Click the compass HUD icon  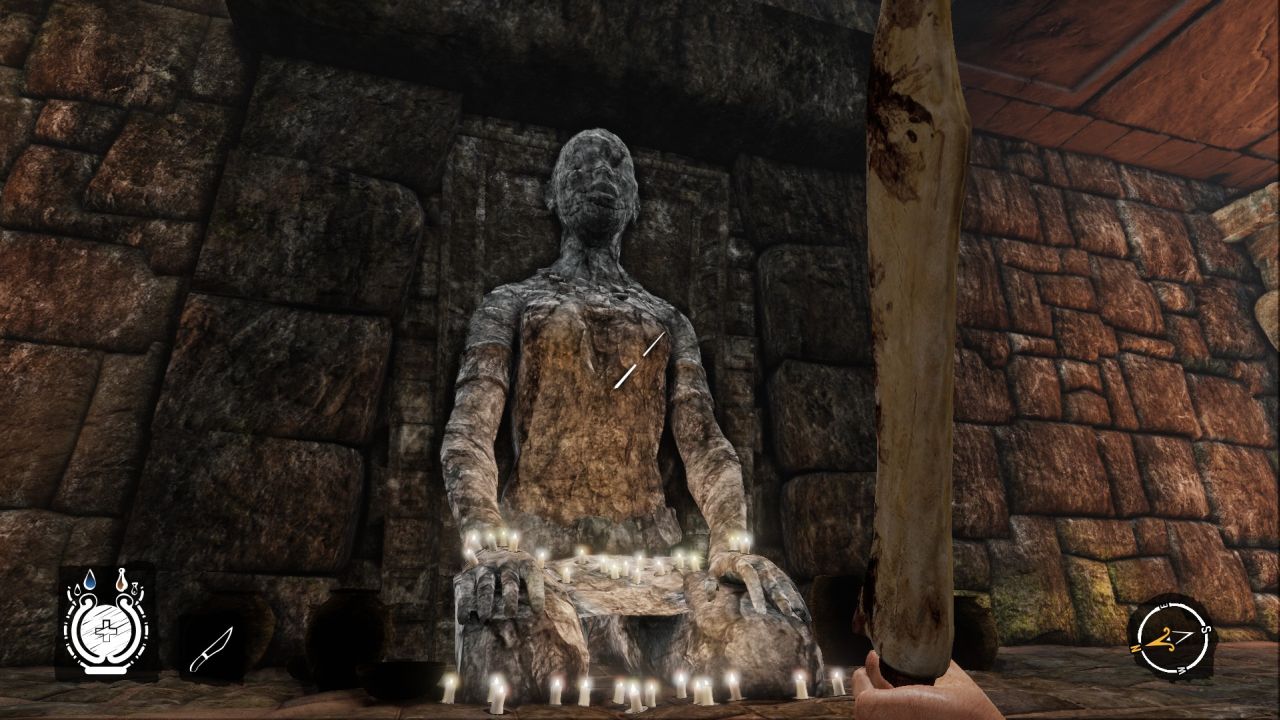tap(1174, 637)
